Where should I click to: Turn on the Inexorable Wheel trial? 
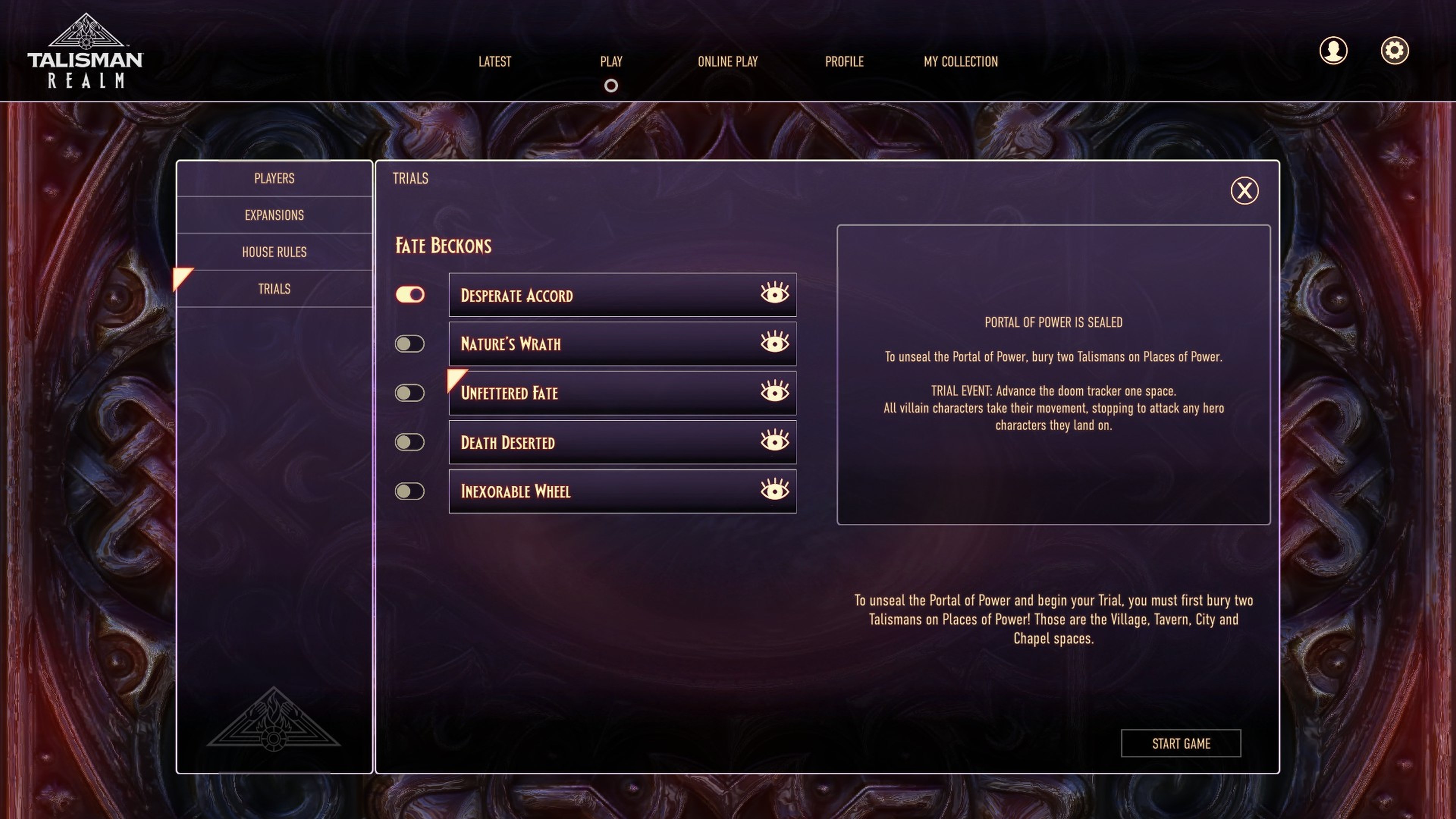410,491
